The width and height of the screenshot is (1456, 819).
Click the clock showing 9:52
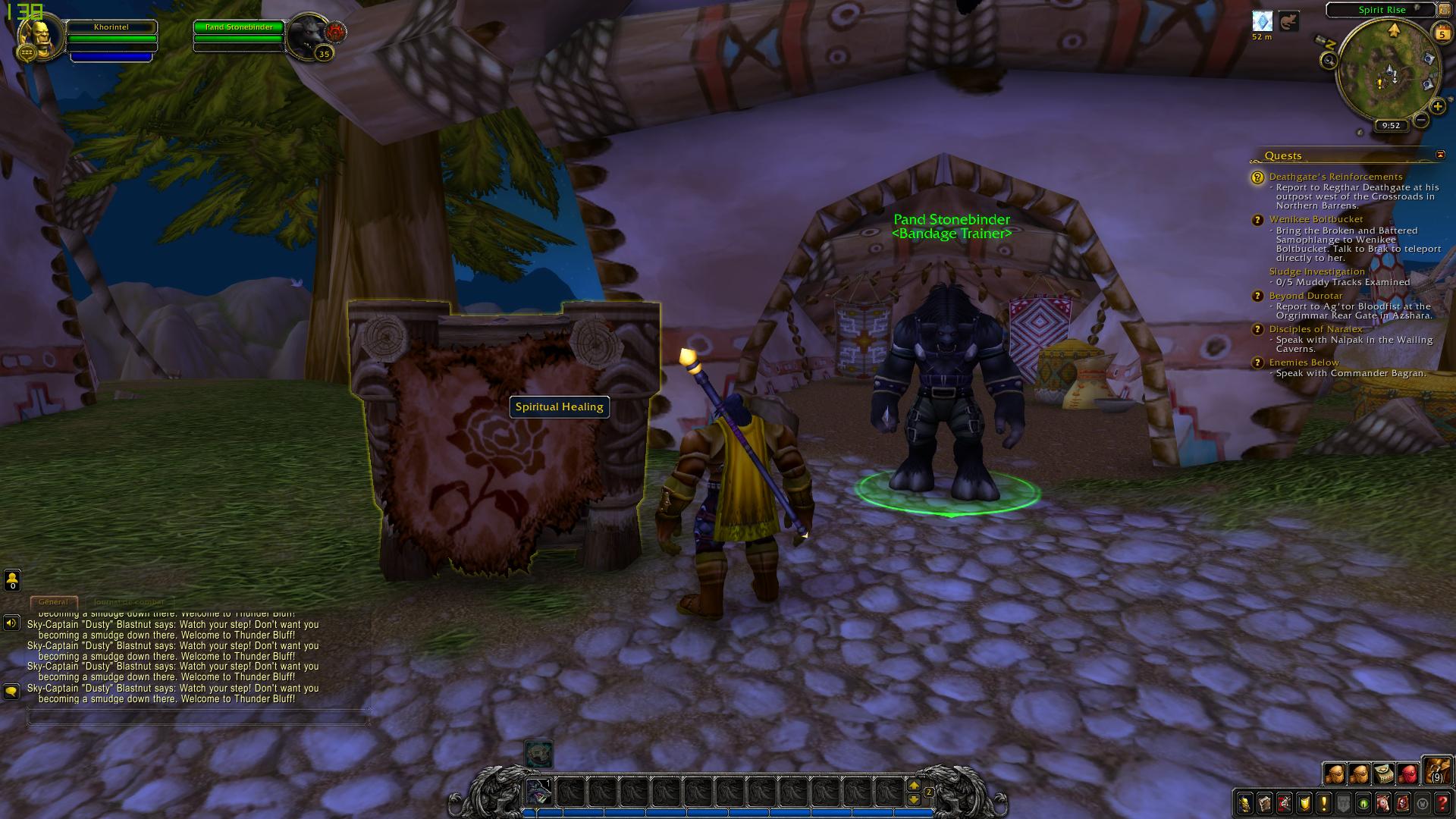[x=1391, y=126]
